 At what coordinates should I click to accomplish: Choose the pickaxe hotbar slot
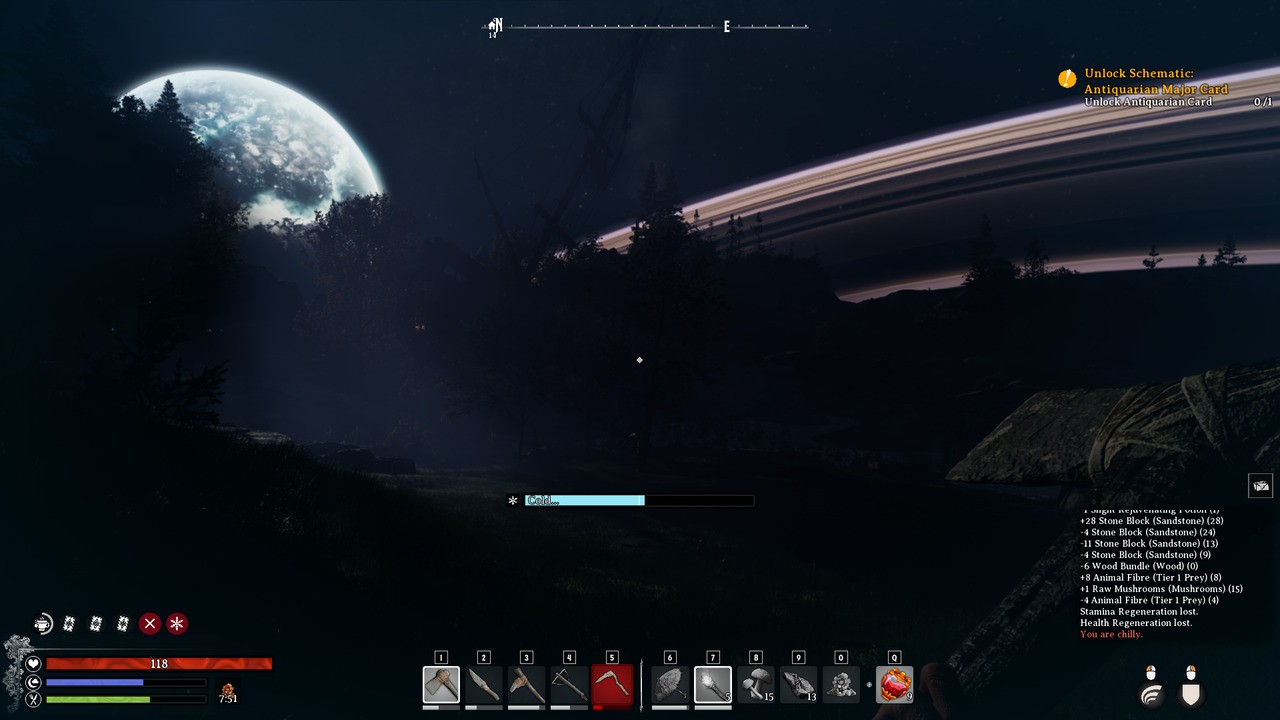[526, 685]
